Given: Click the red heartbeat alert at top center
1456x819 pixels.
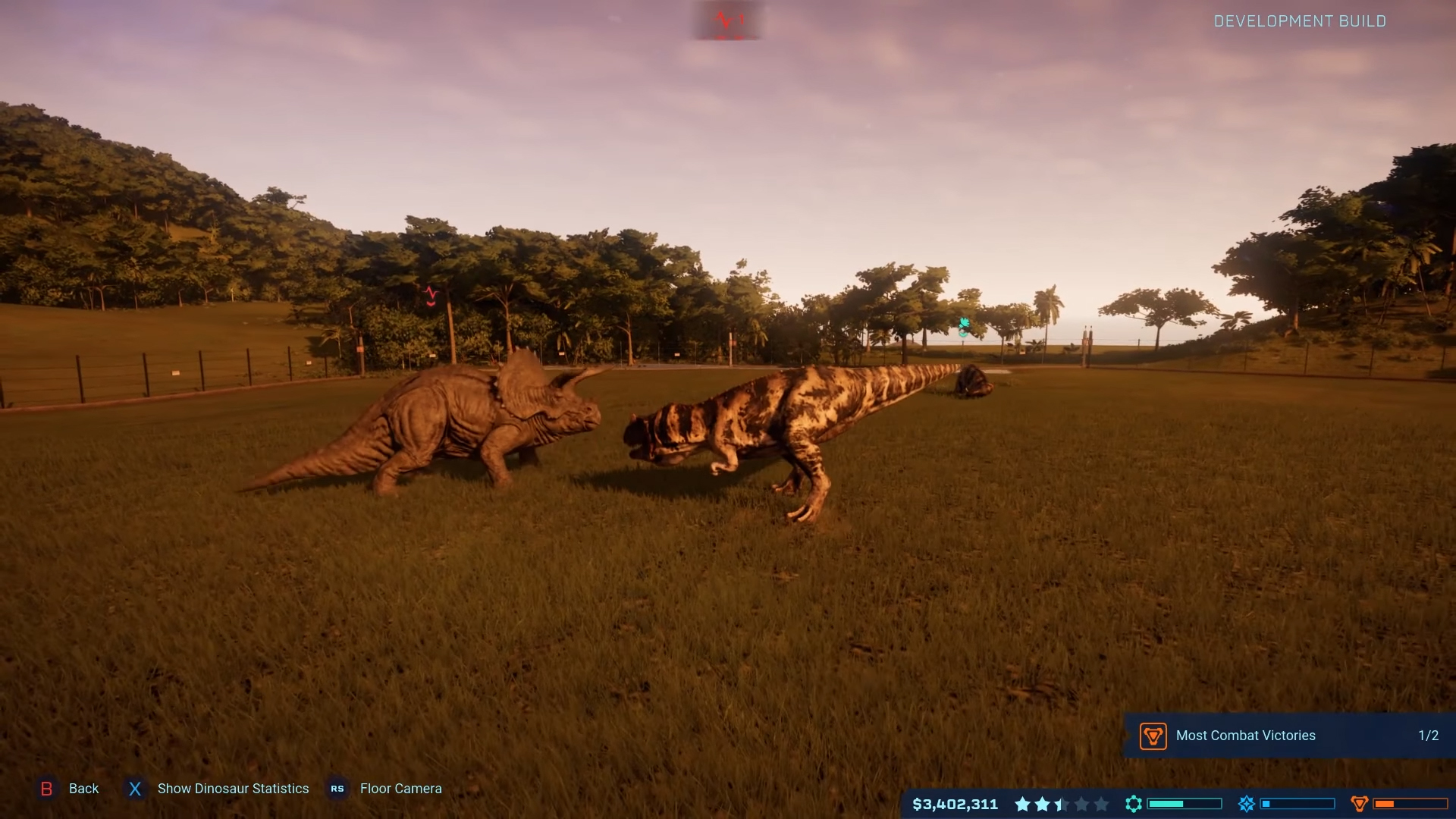Looking at the screenshot, I should tap(726, 19).
